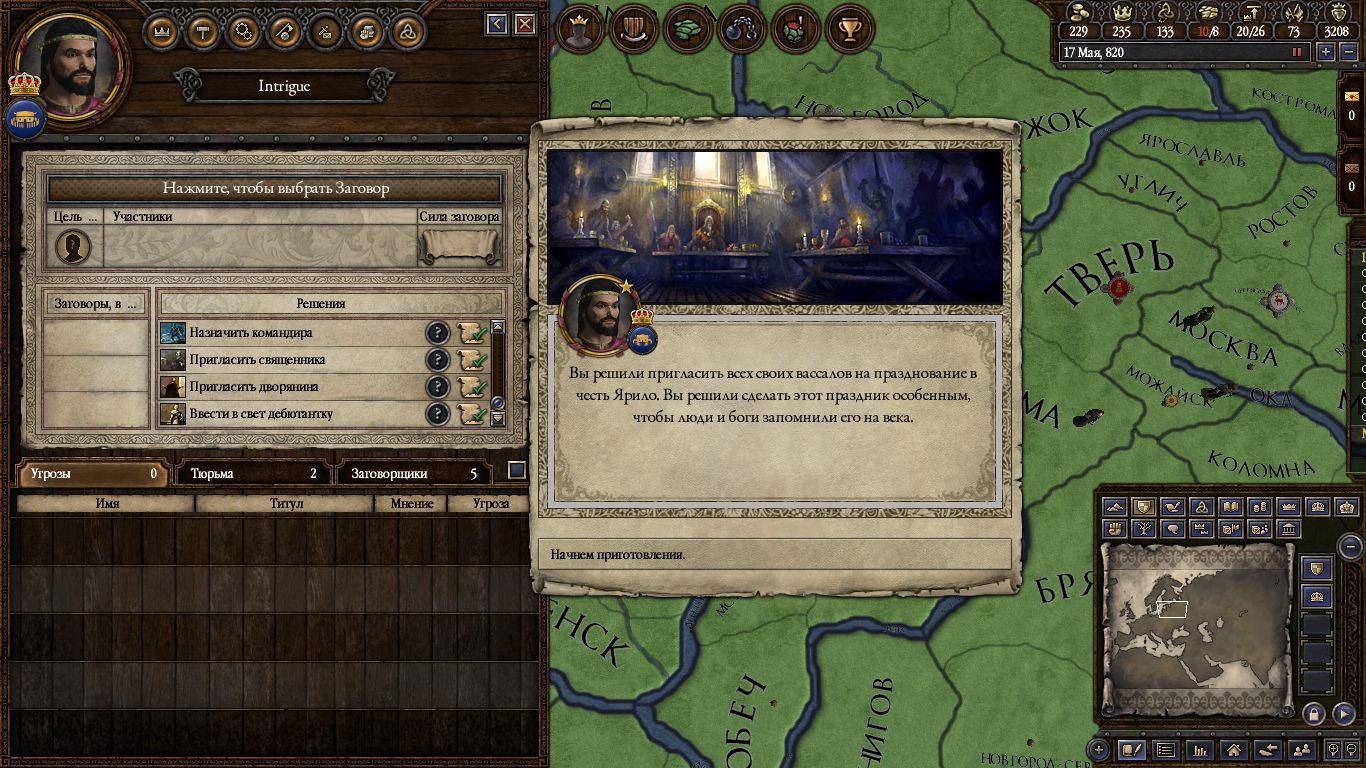Show the 'Угрозы' tab
This screenshot has height=768, width=1366.
[91, 474]
